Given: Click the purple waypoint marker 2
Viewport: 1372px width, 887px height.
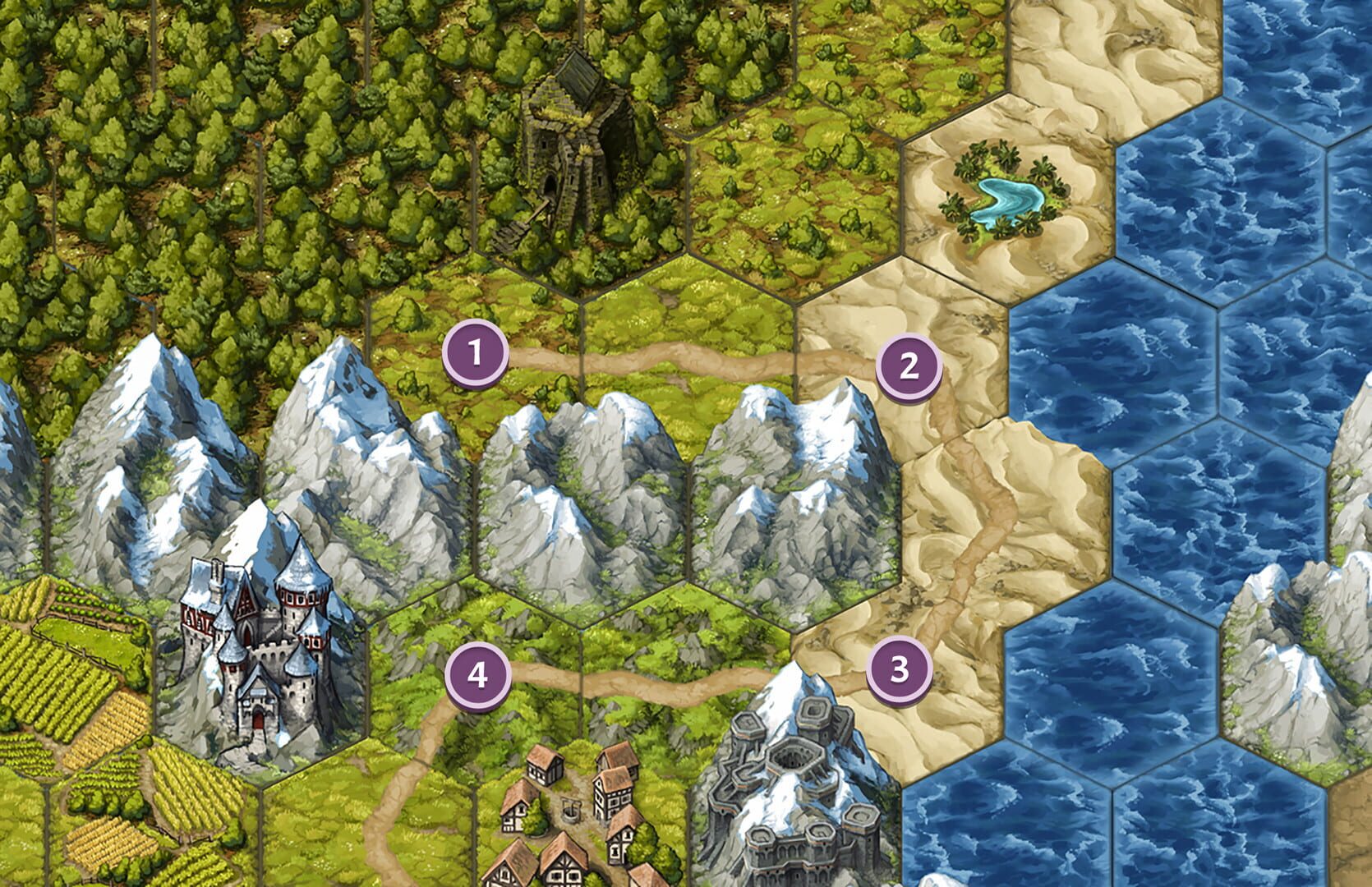Looking at the screenshot, I should click(908, 368).
